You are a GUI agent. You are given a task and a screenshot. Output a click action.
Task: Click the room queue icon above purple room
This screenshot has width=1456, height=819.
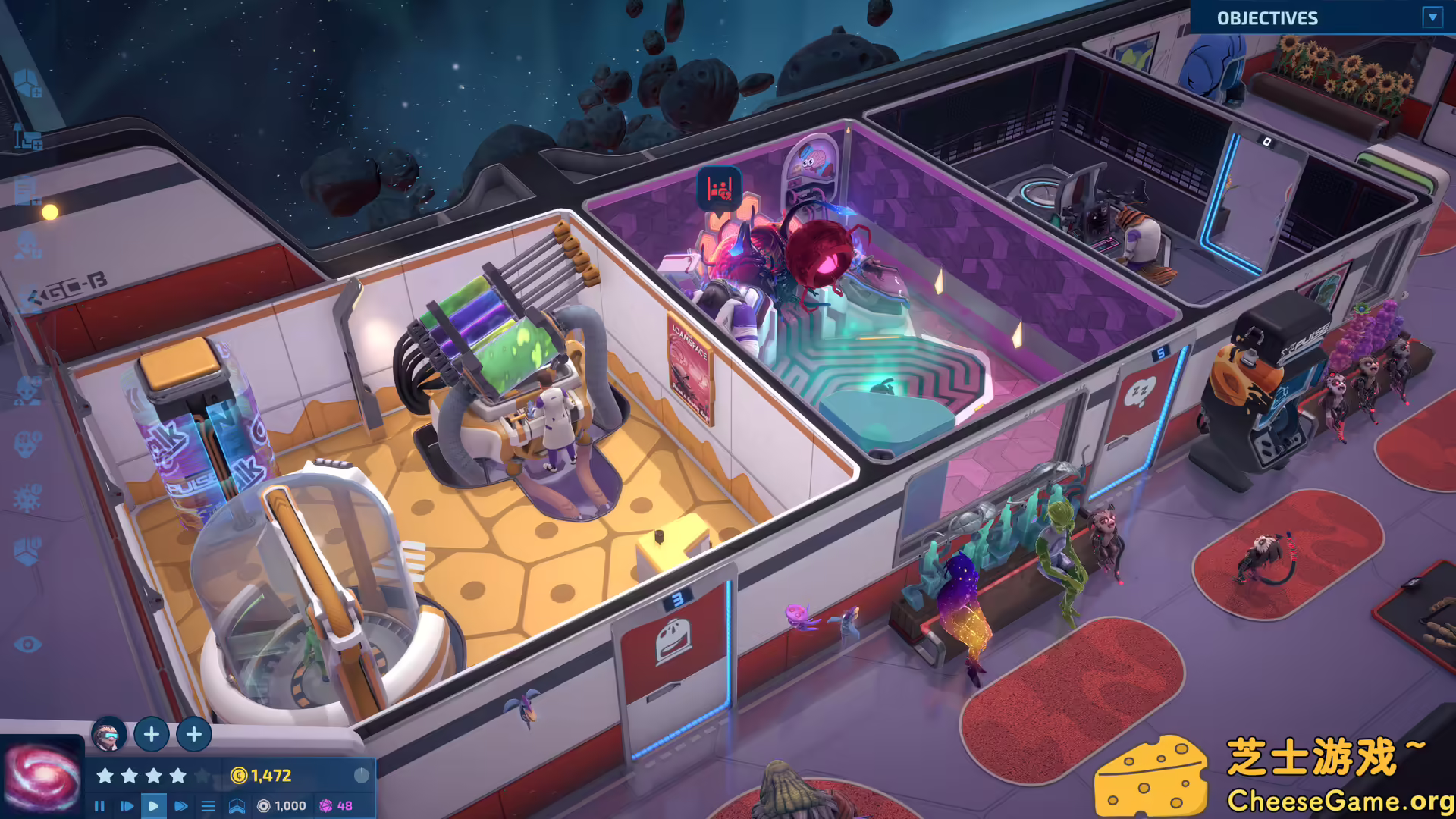coord(719,188)
